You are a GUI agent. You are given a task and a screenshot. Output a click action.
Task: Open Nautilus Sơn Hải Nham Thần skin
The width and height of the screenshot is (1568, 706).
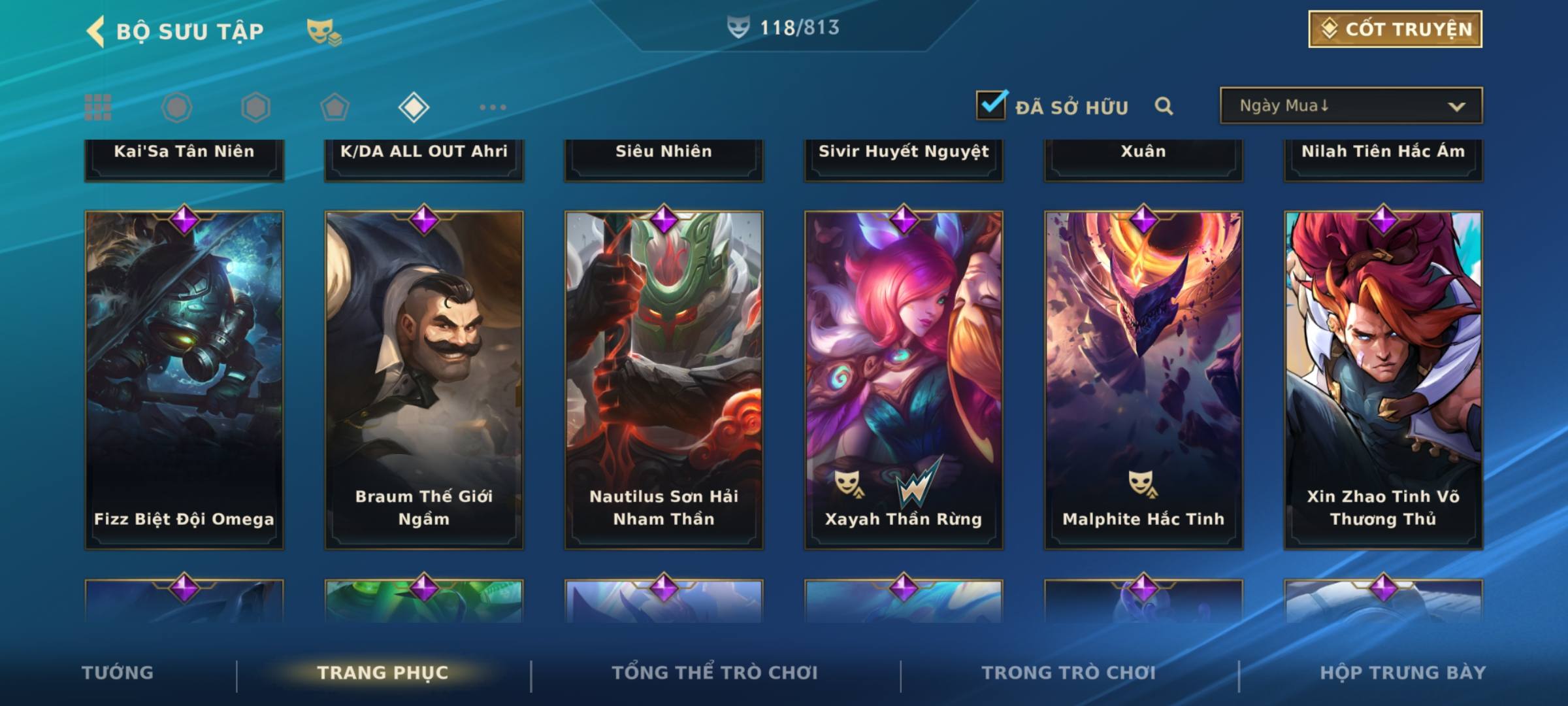pos(664,379)
